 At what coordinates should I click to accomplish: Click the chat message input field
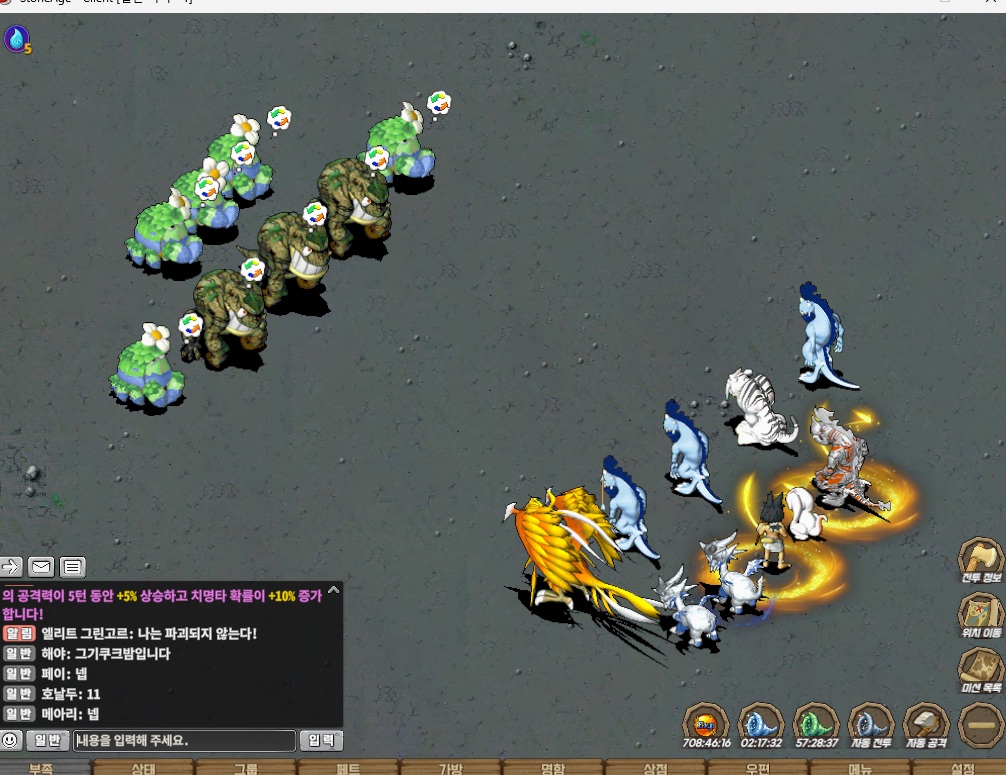click(x=184, y=741)
